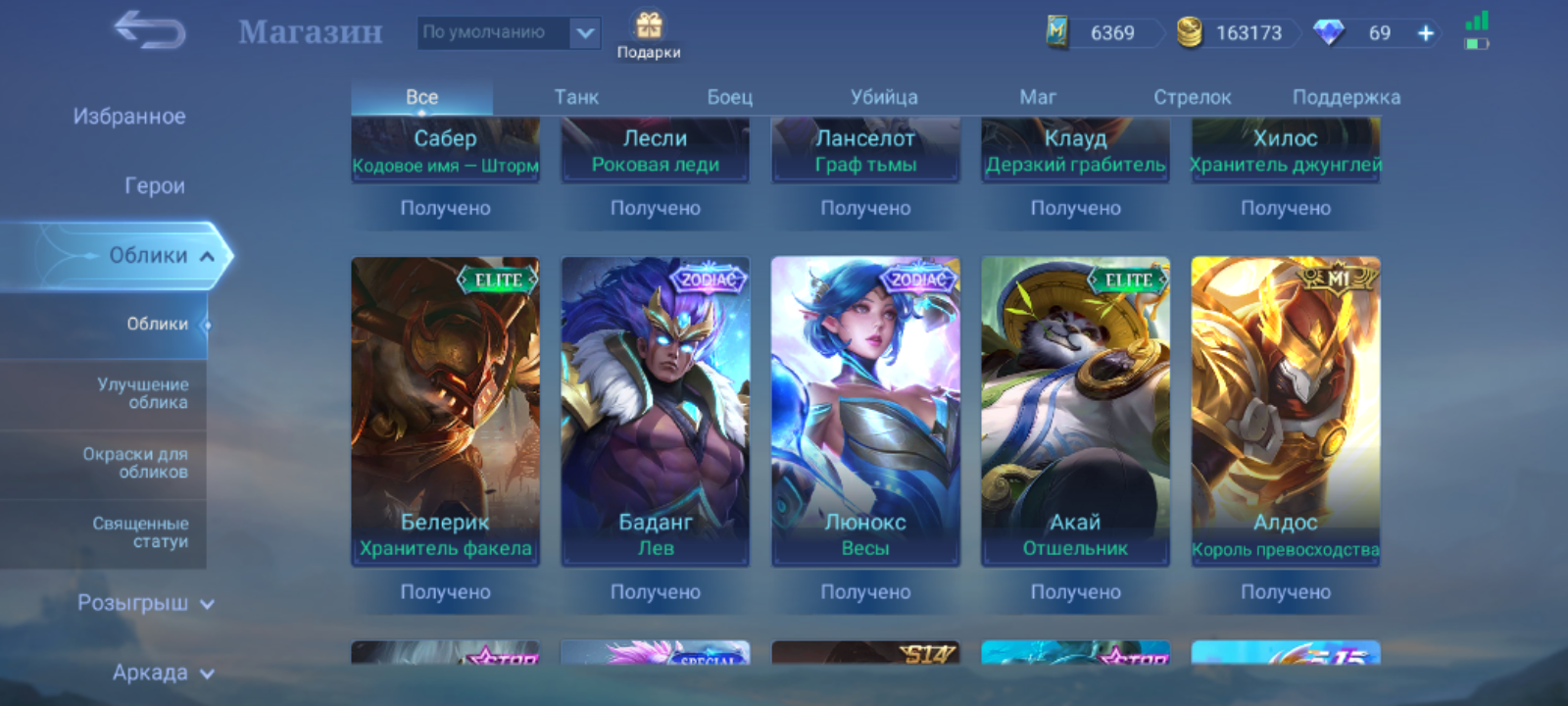The image size is (1568, 706).
Task: Select the Баданг Лев skin card
Action: tap(656, 412)
